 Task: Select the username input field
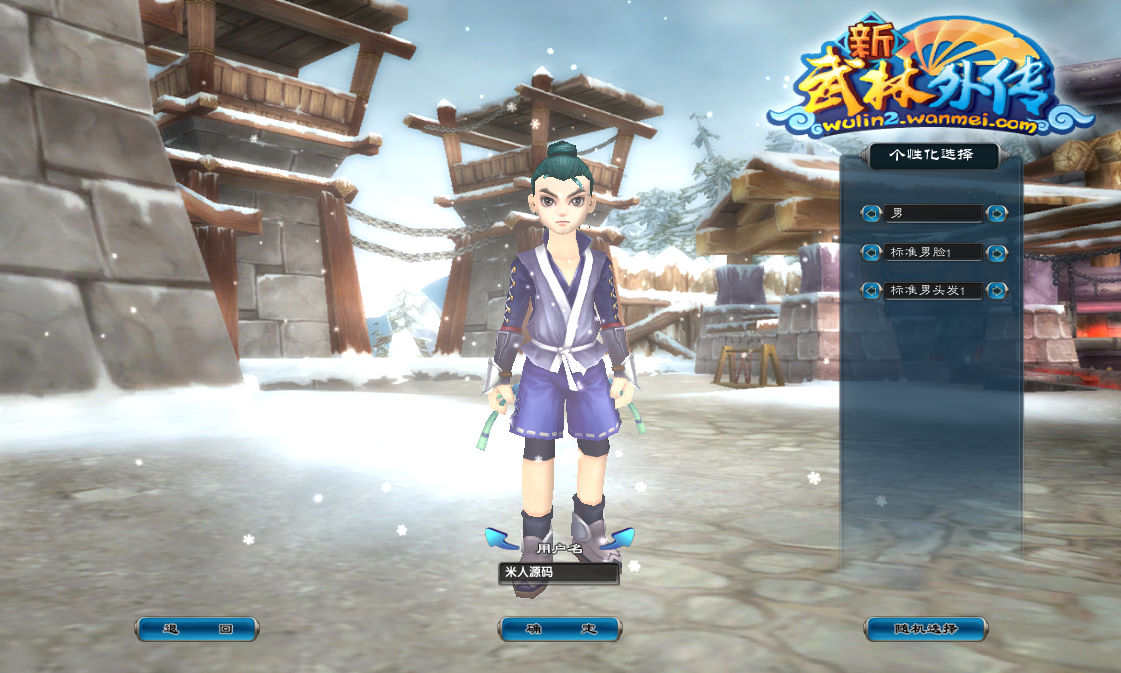pos(559,573)
